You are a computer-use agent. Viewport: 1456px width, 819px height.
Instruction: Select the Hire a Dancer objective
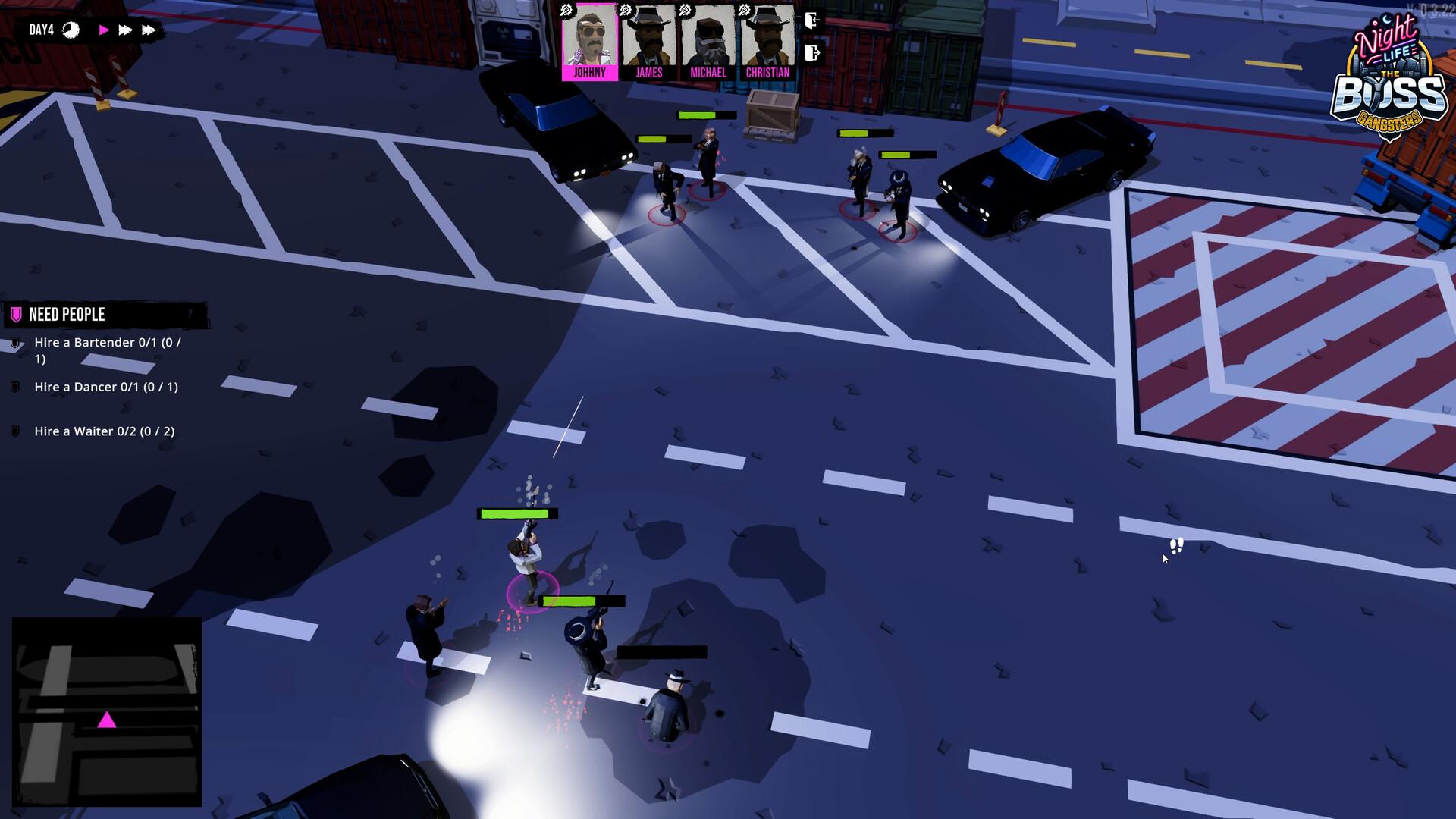click(x=106, y=387)
